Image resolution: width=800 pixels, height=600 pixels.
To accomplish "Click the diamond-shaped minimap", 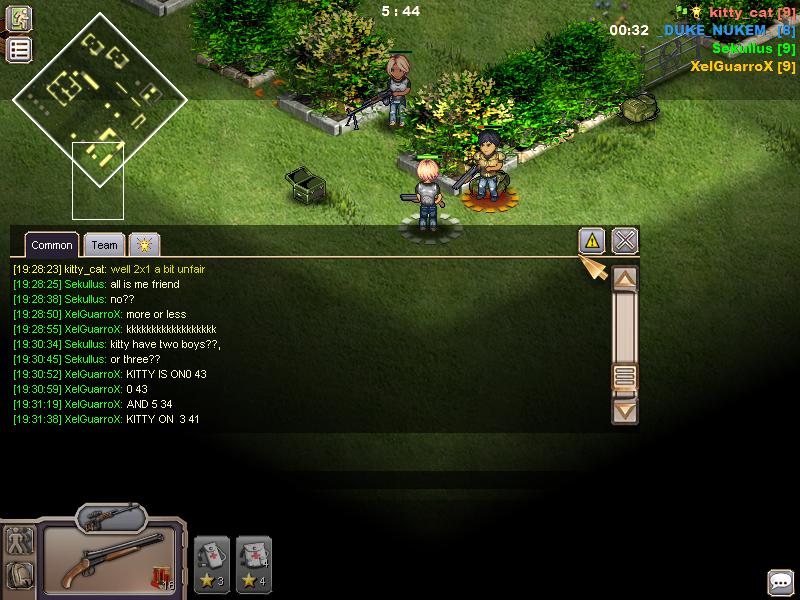I will click(x=99, y=98).
